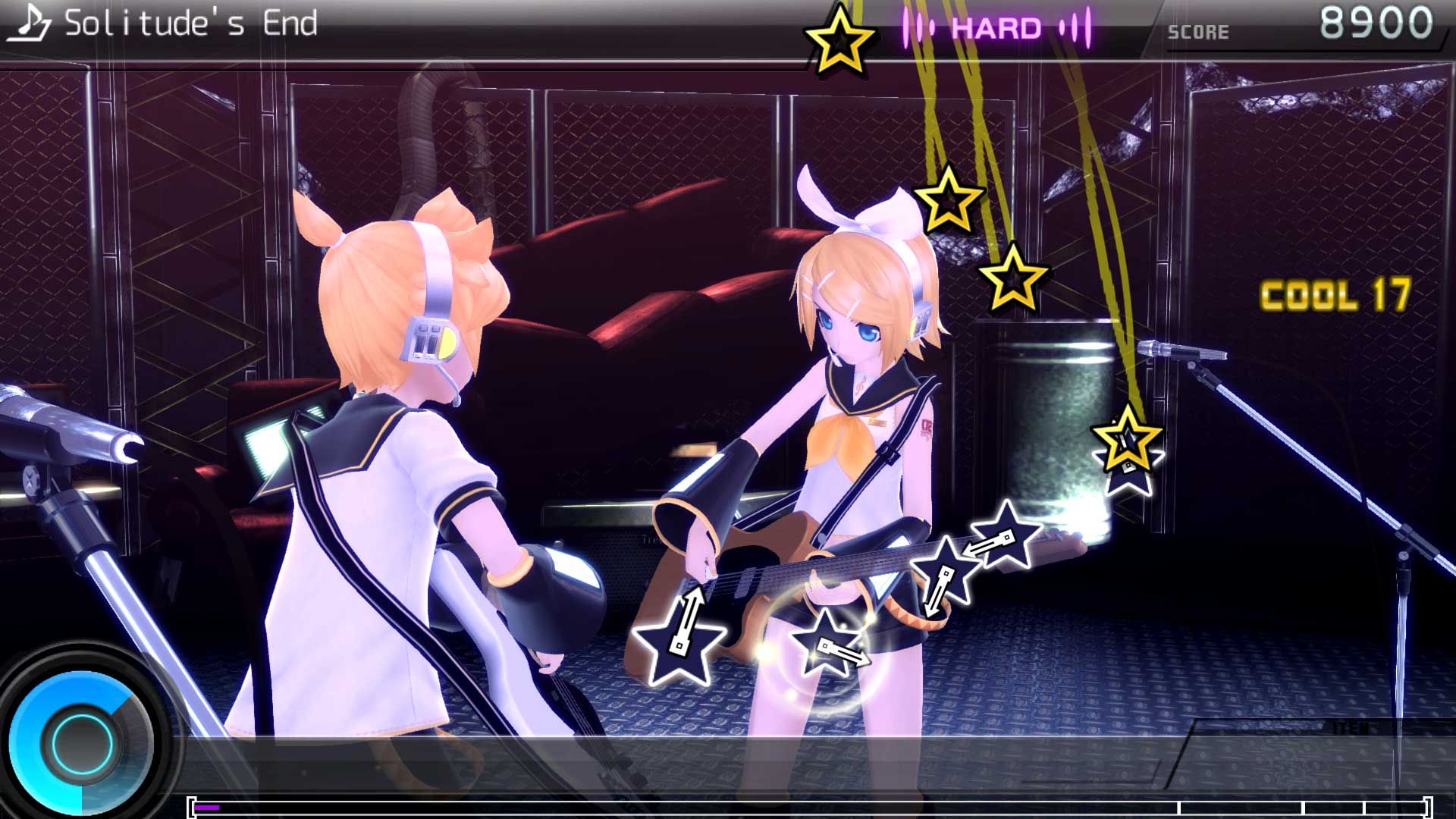
Task: Click the song progress bar
Action: (809, 807)
